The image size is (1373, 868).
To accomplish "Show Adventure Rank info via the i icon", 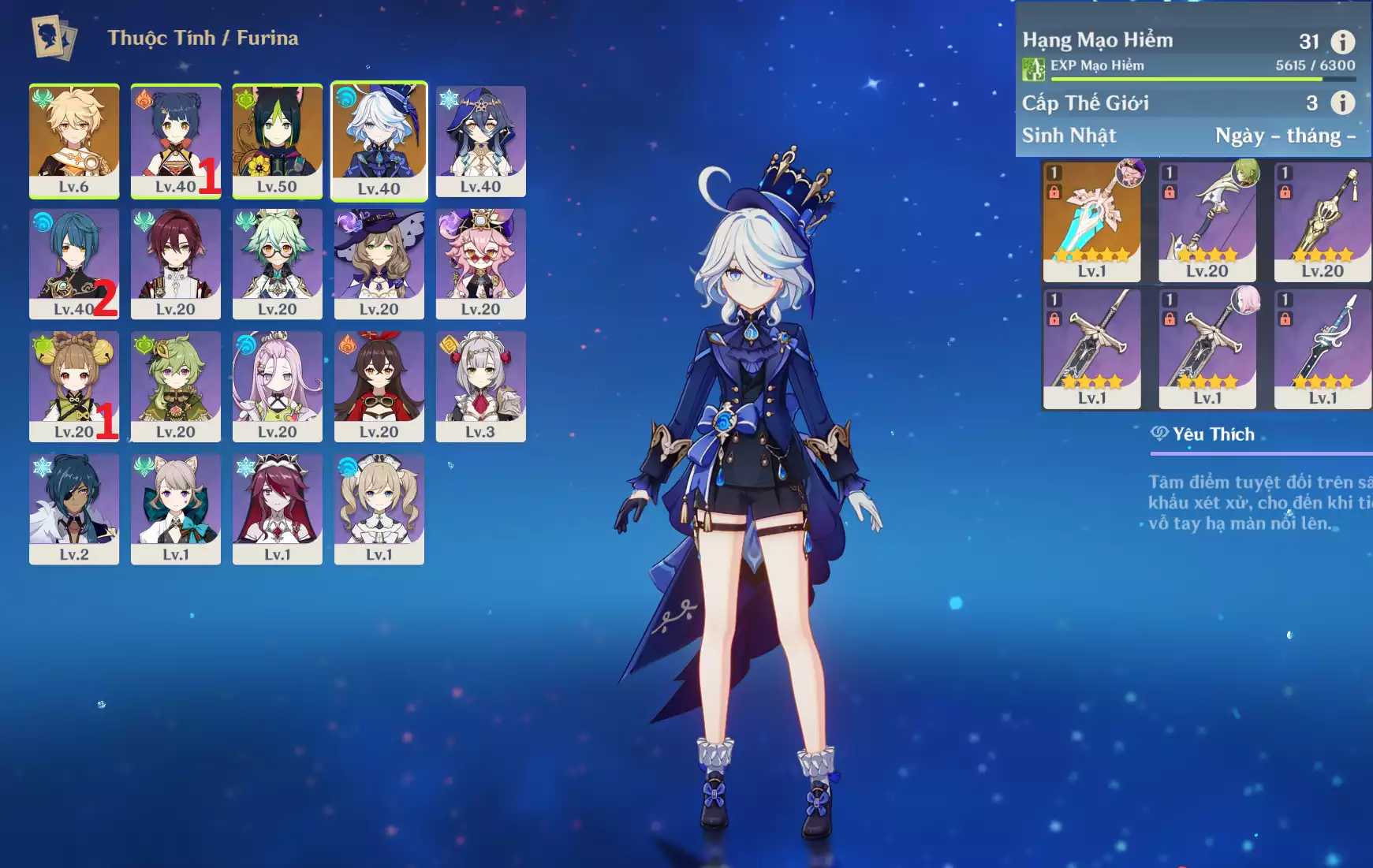I will pyautogui.click(x=1342, y=42).
